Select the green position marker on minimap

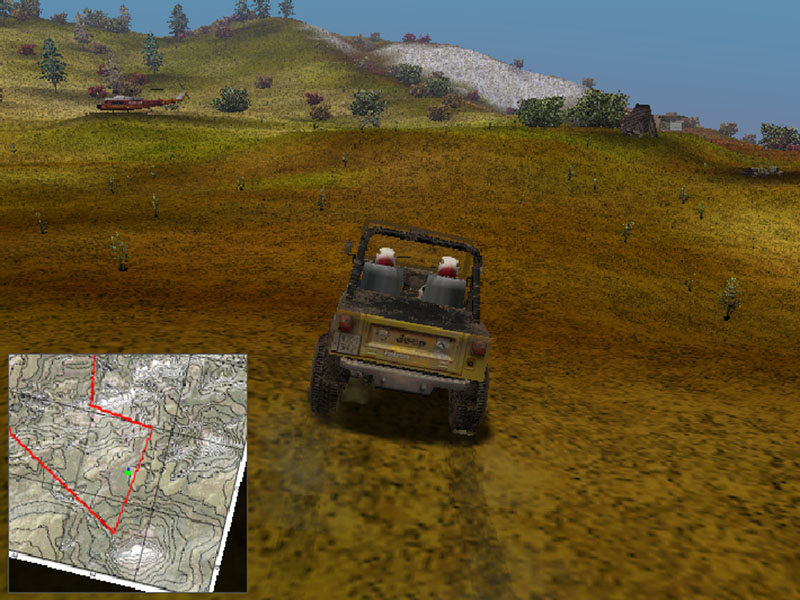[x=129, y=471]
